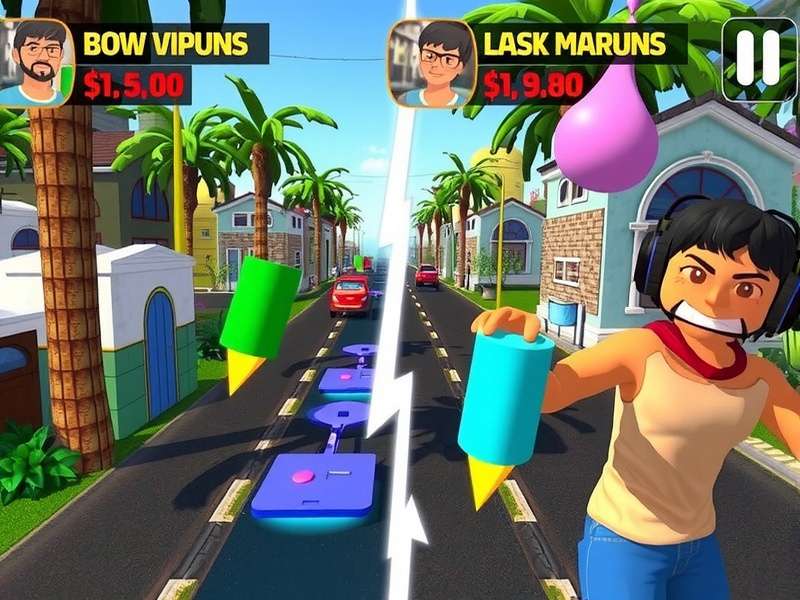Screen dimensions: 800x600
Task: Pause the game with the pause button
Action: [x=758, y=58]
